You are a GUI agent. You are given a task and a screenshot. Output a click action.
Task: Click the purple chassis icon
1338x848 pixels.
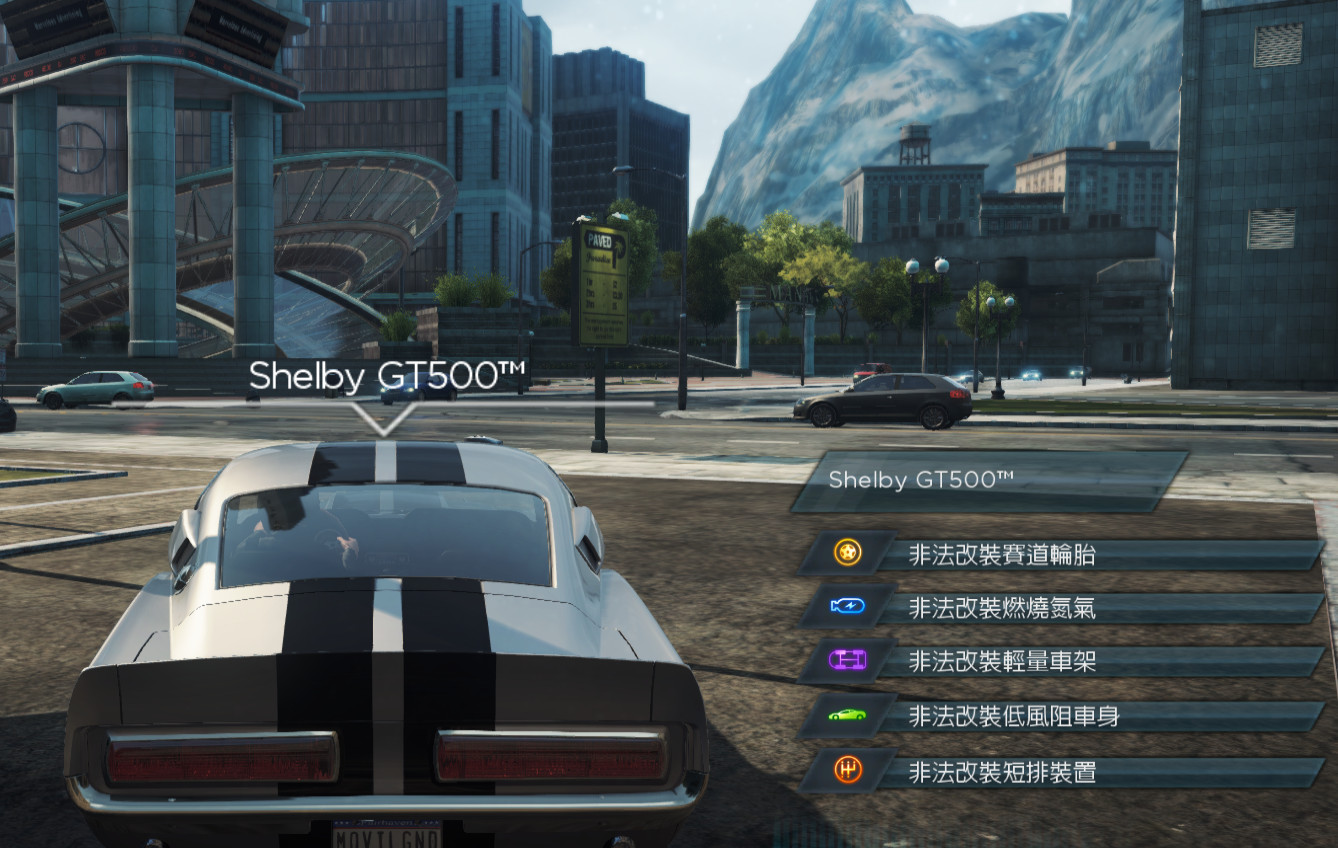847,660
